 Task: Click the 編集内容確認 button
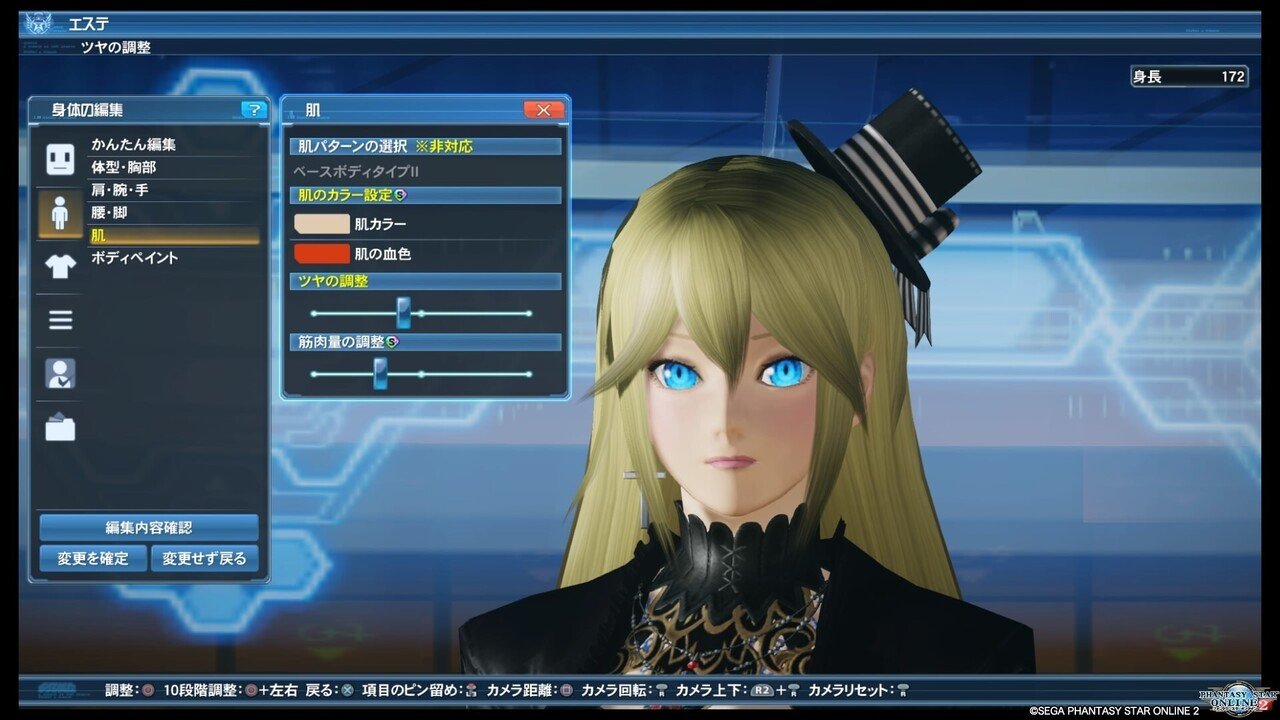pyautogui.click(x=148, y=527)
